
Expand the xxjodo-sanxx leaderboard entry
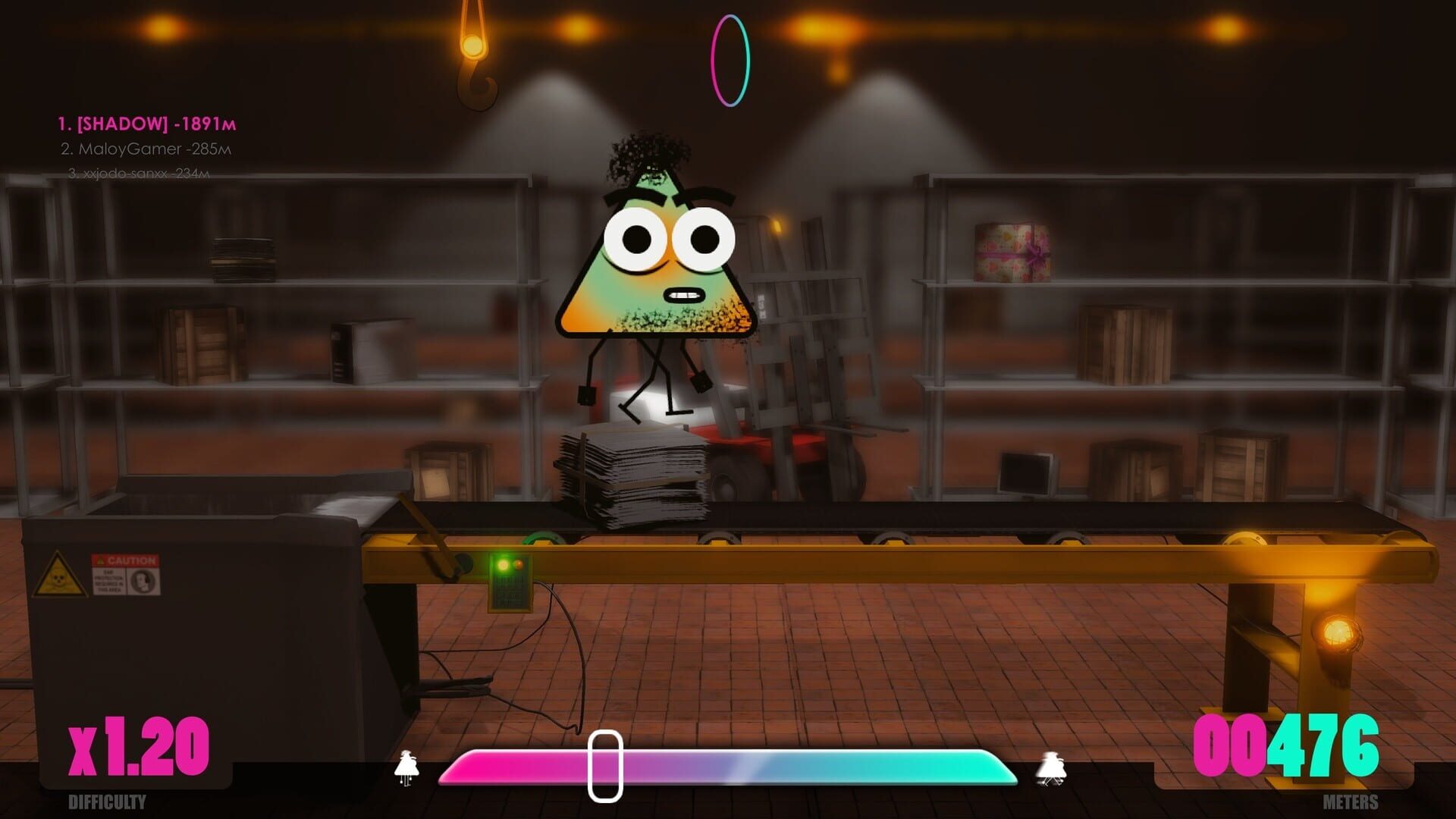[x=139, y=176]
